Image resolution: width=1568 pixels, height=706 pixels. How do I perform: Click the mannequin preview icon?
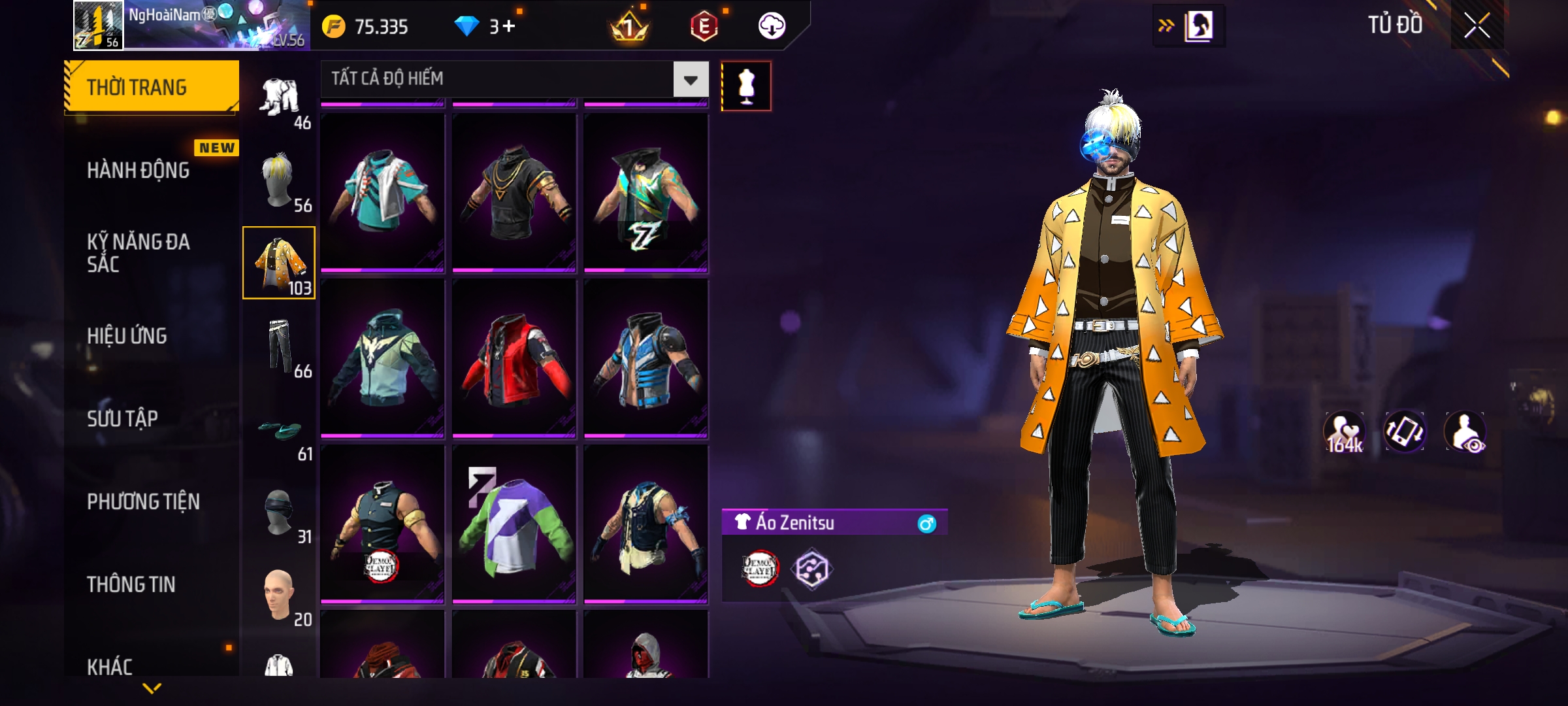[x=746, y=86]
